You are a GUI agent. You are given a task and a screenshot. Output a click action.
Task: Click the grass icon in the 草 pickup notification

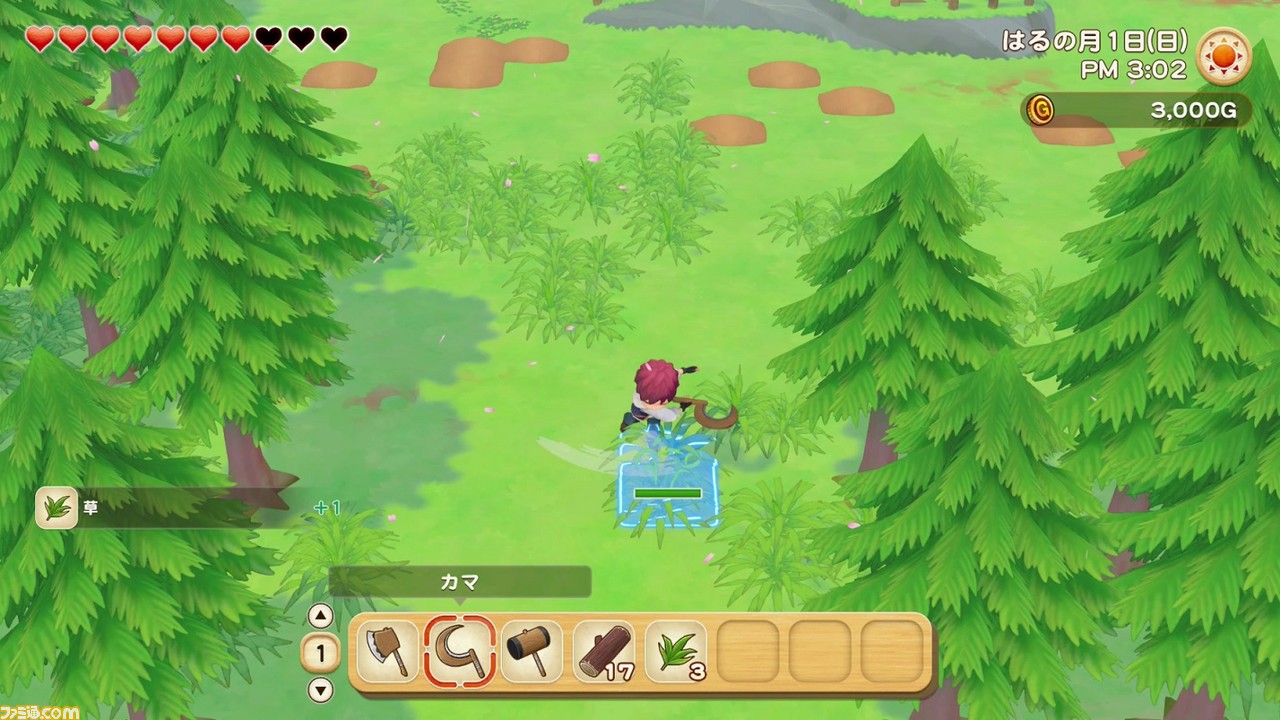[x=56, y=507]
